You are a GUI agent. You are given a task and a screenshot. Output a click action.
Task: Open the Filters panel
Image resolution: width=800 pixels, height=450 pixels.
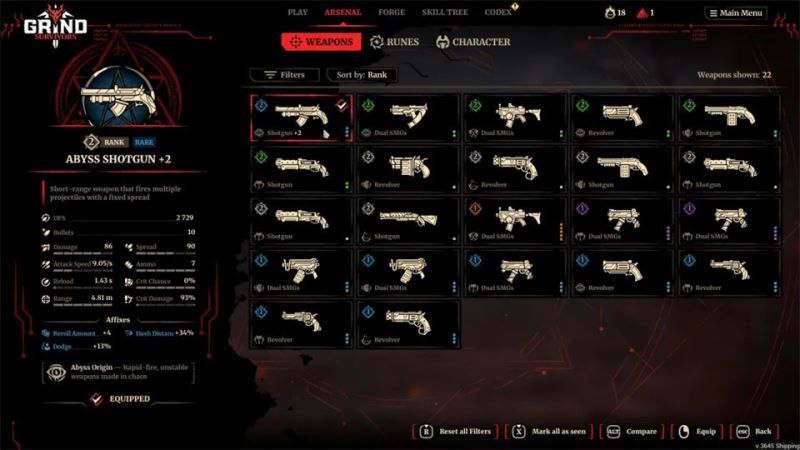pos(284,75)
